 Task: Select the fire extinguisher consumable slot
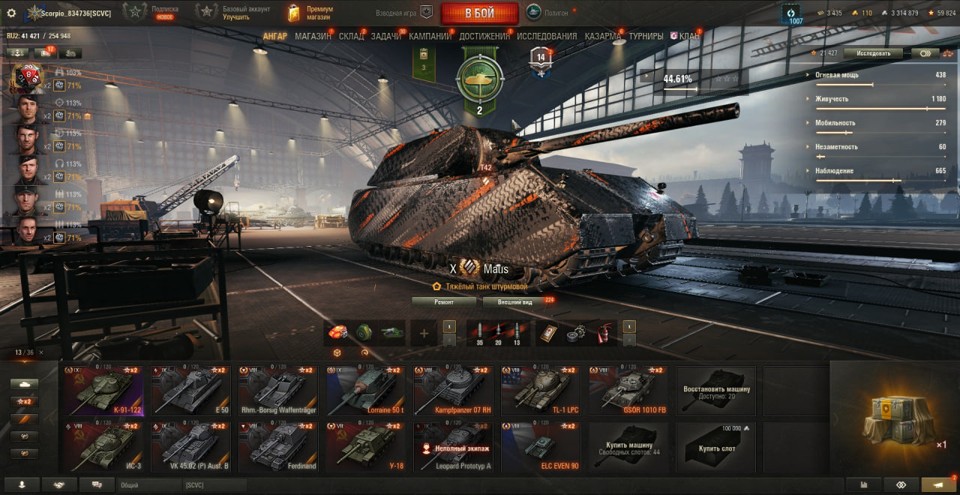[605, 333]
